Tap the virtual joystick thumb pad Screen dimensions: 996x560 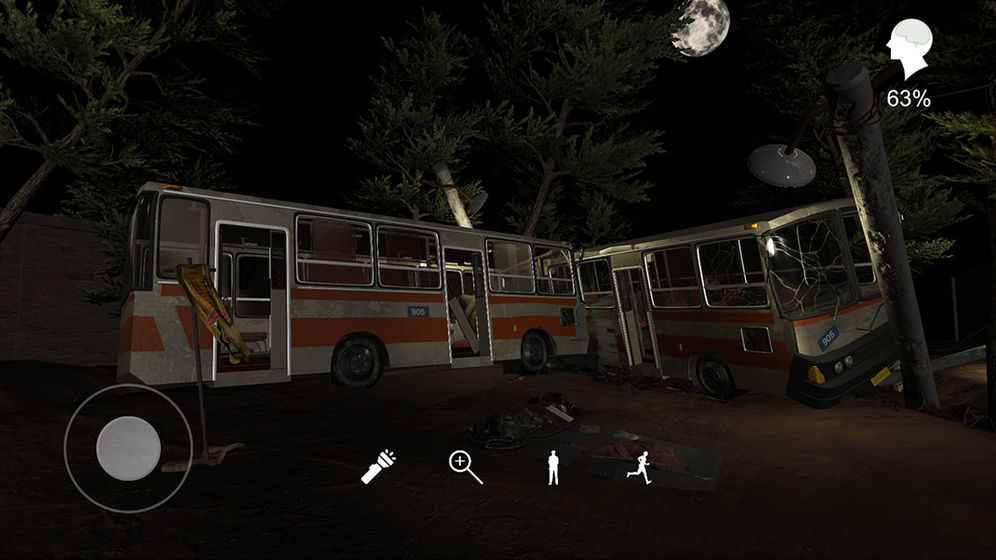pyautogui.click(x=128, y=447)
